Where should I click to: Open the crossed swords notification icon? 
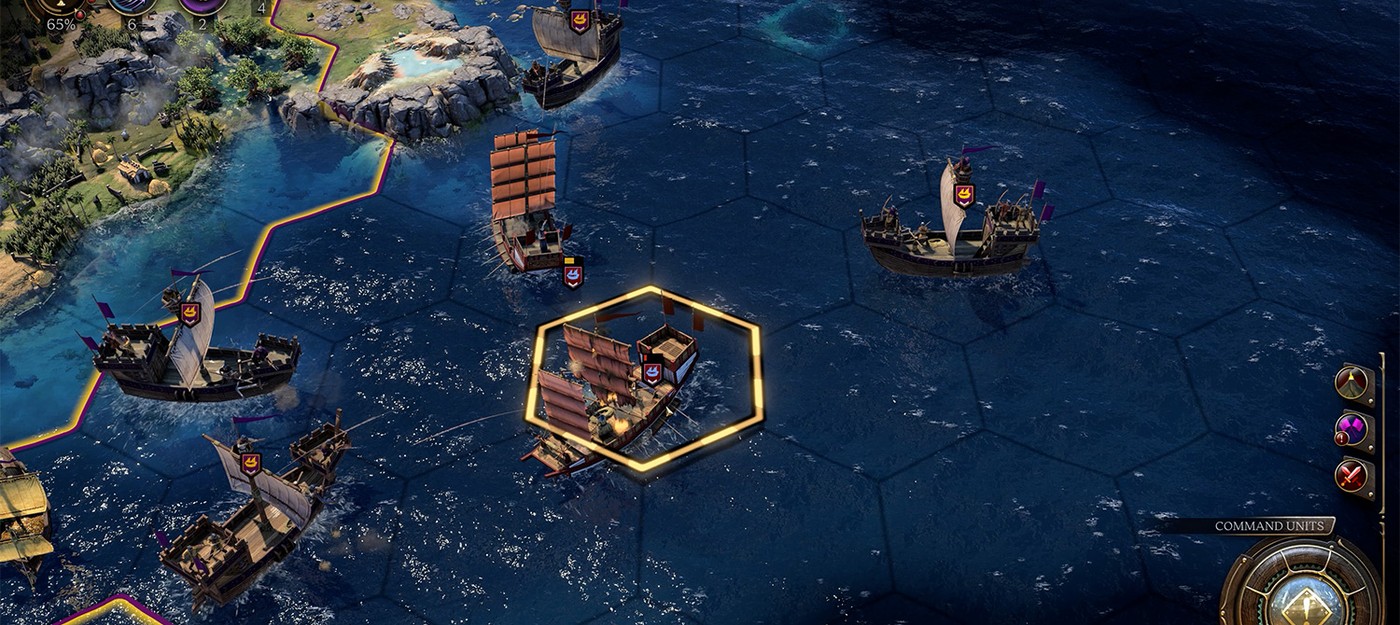[1353, 475]
